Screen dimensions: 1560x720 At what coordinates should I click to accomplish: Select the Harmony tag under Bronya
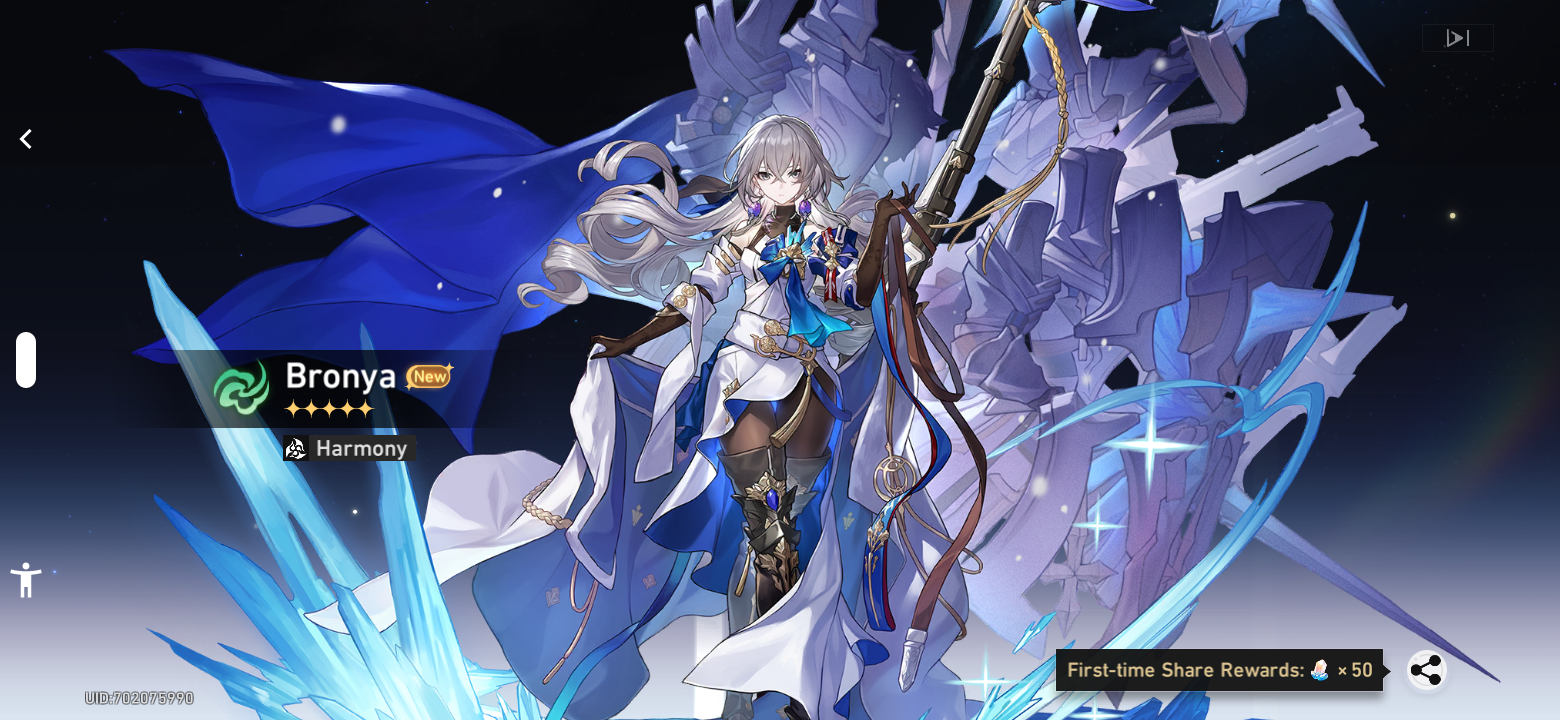click(346, 448)
